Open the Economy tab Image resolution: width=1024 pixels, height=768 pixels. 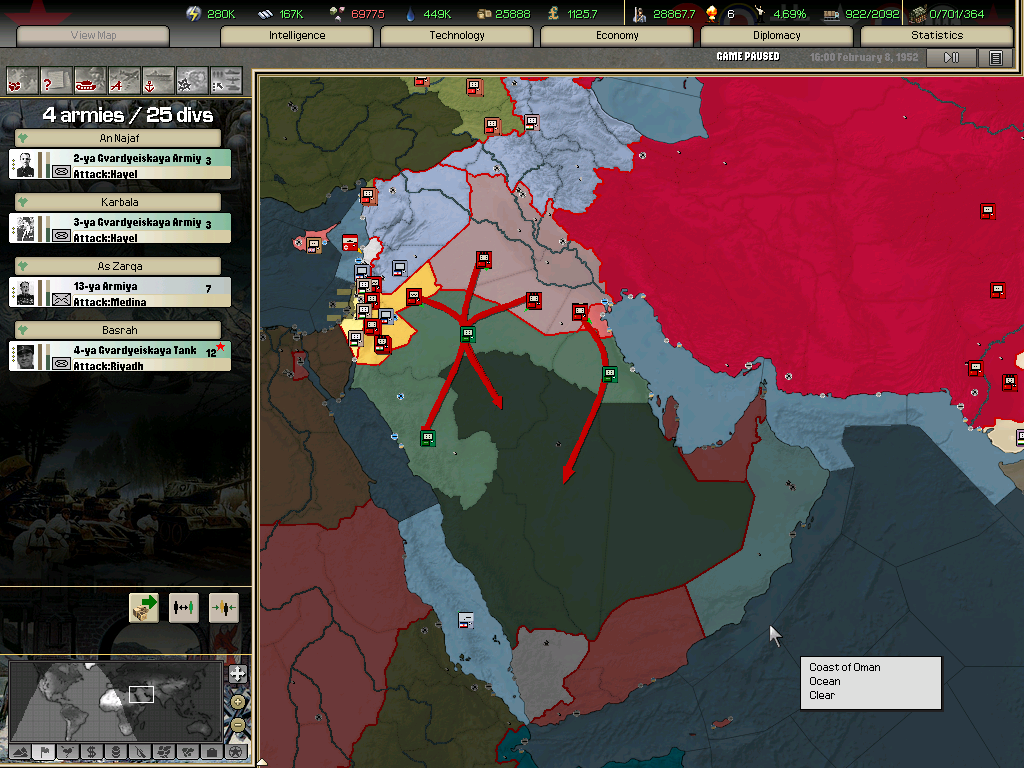(617, 36)
